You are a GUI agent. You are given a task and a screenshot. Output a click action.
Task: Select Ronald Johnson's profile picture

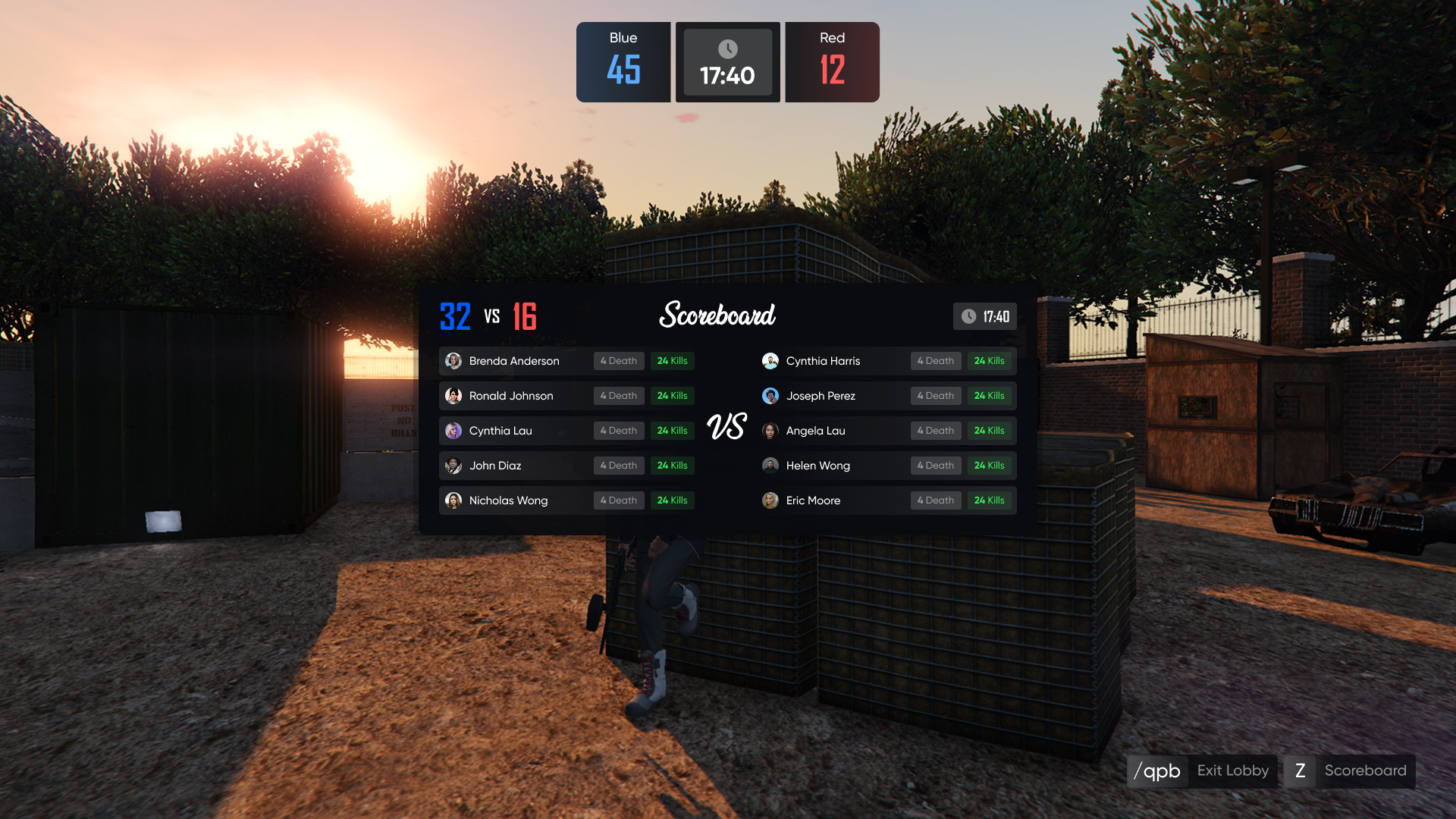click(x=453, y=396)
